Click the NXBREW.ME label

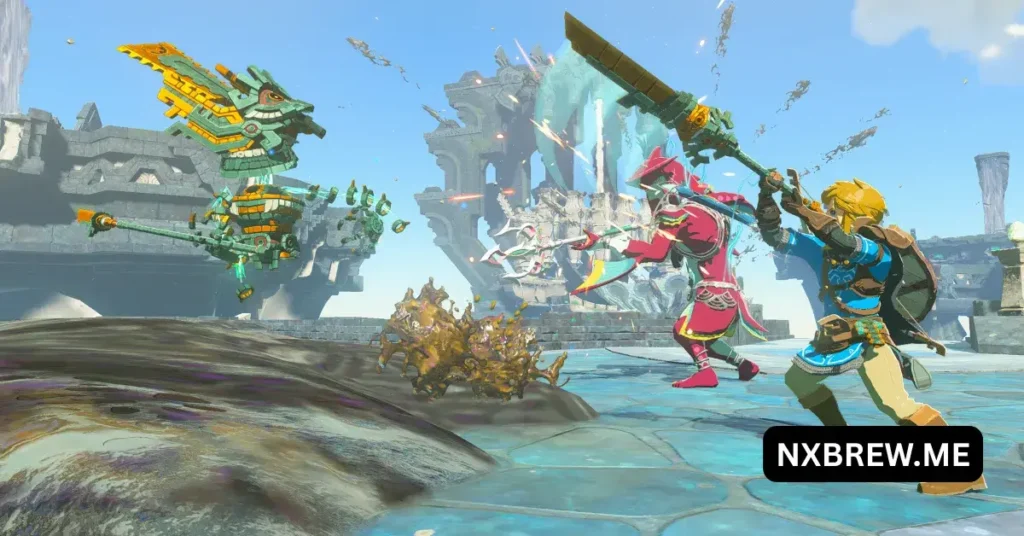[x=872, y=454]
